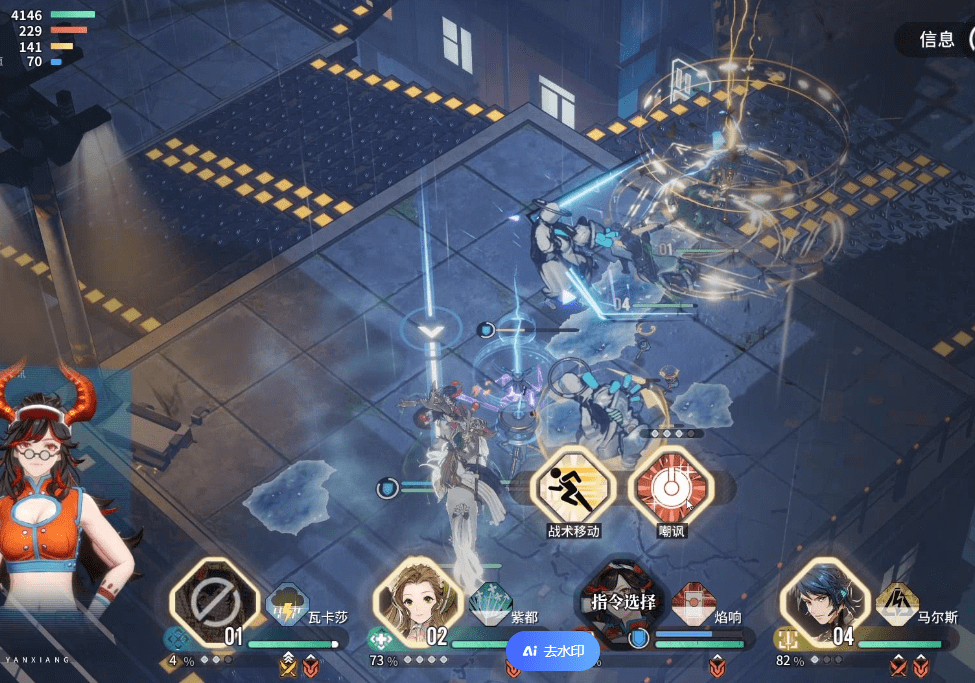Choose the 战术移动 tactical move command
The image size is (975, 683).
click(x=573, y=487)
